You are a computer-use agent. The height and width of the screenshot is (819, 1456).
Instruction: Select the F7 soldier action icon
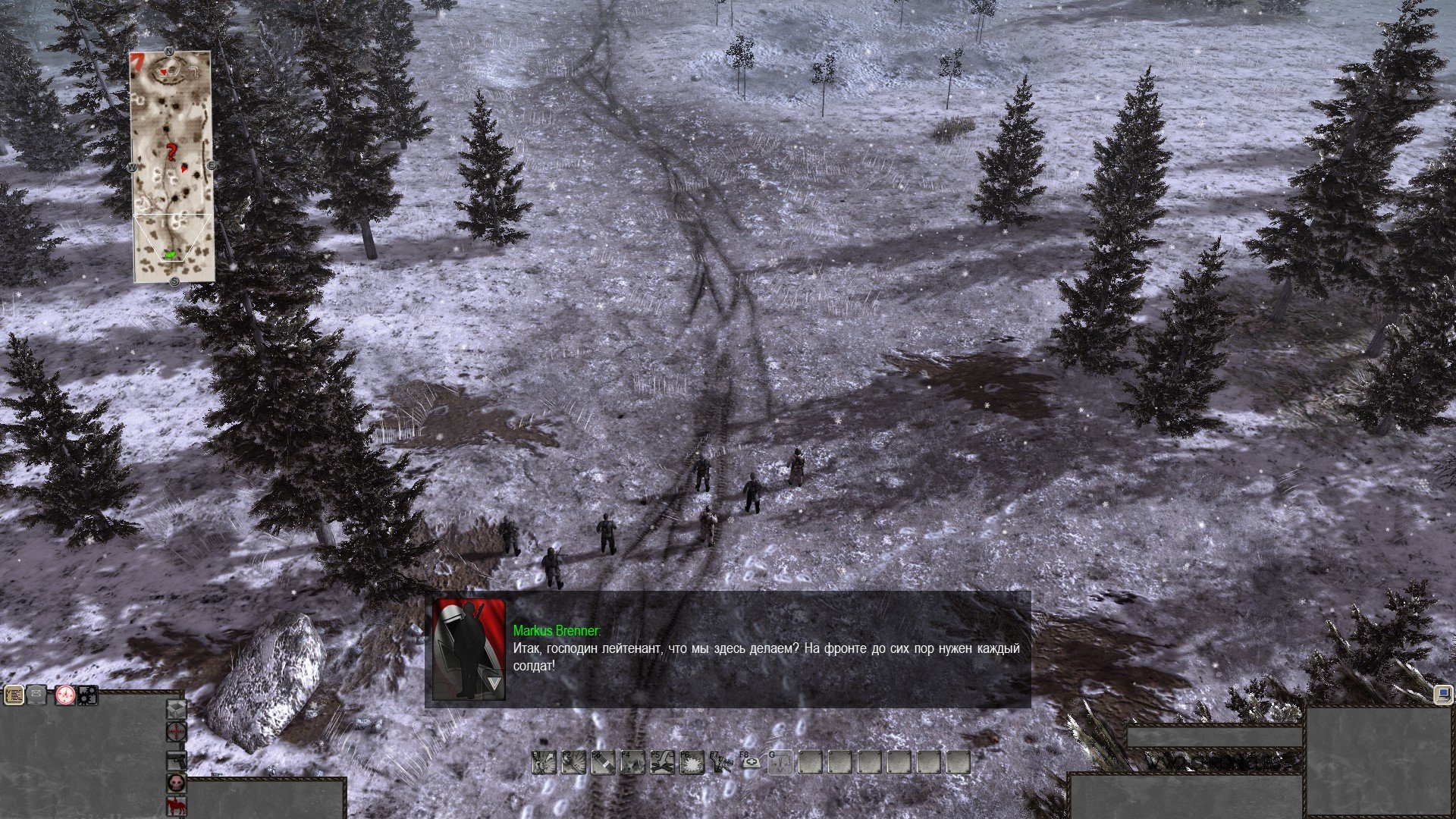[721, 763]
